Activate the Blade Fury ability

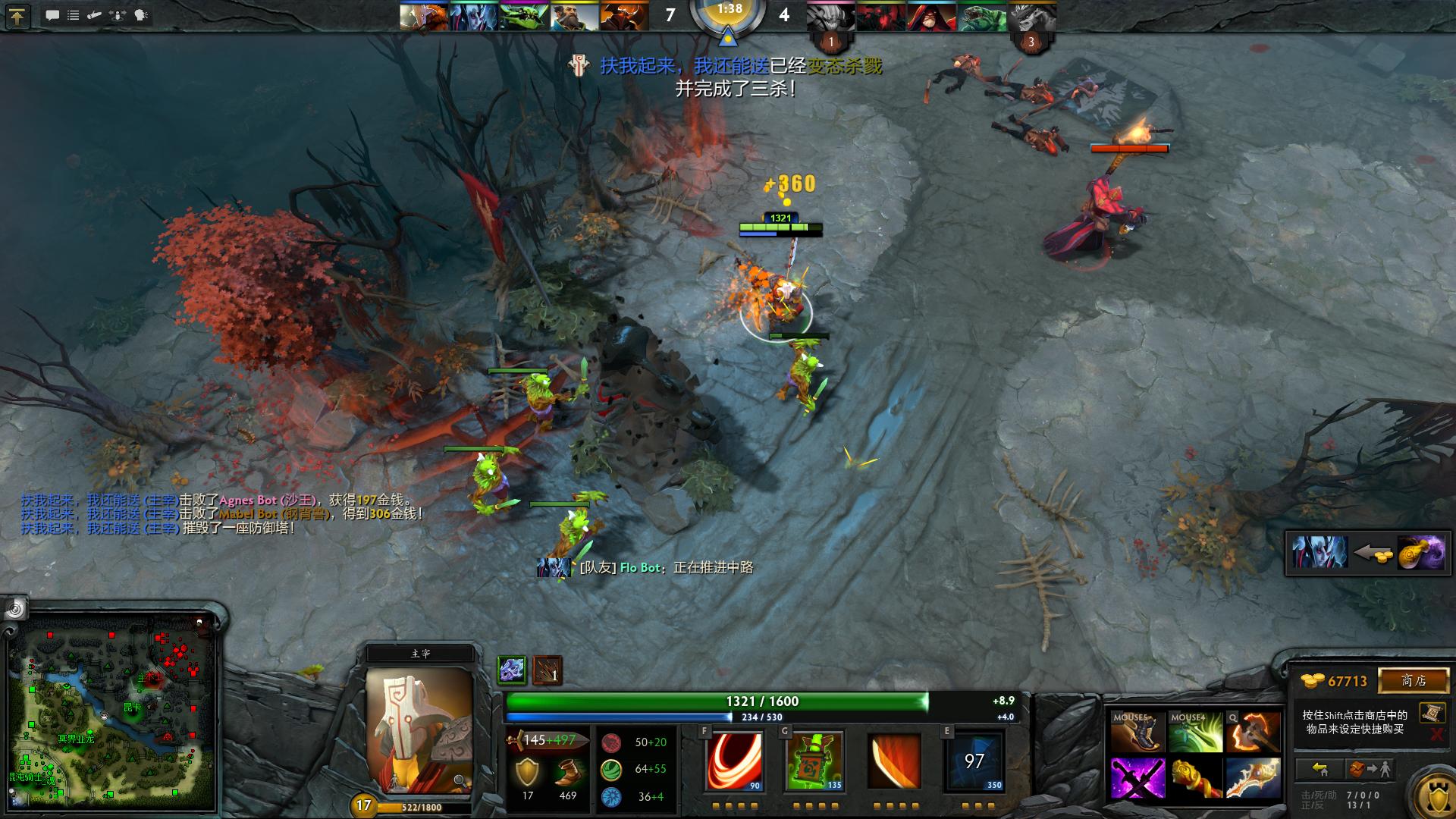coord(734,761)
